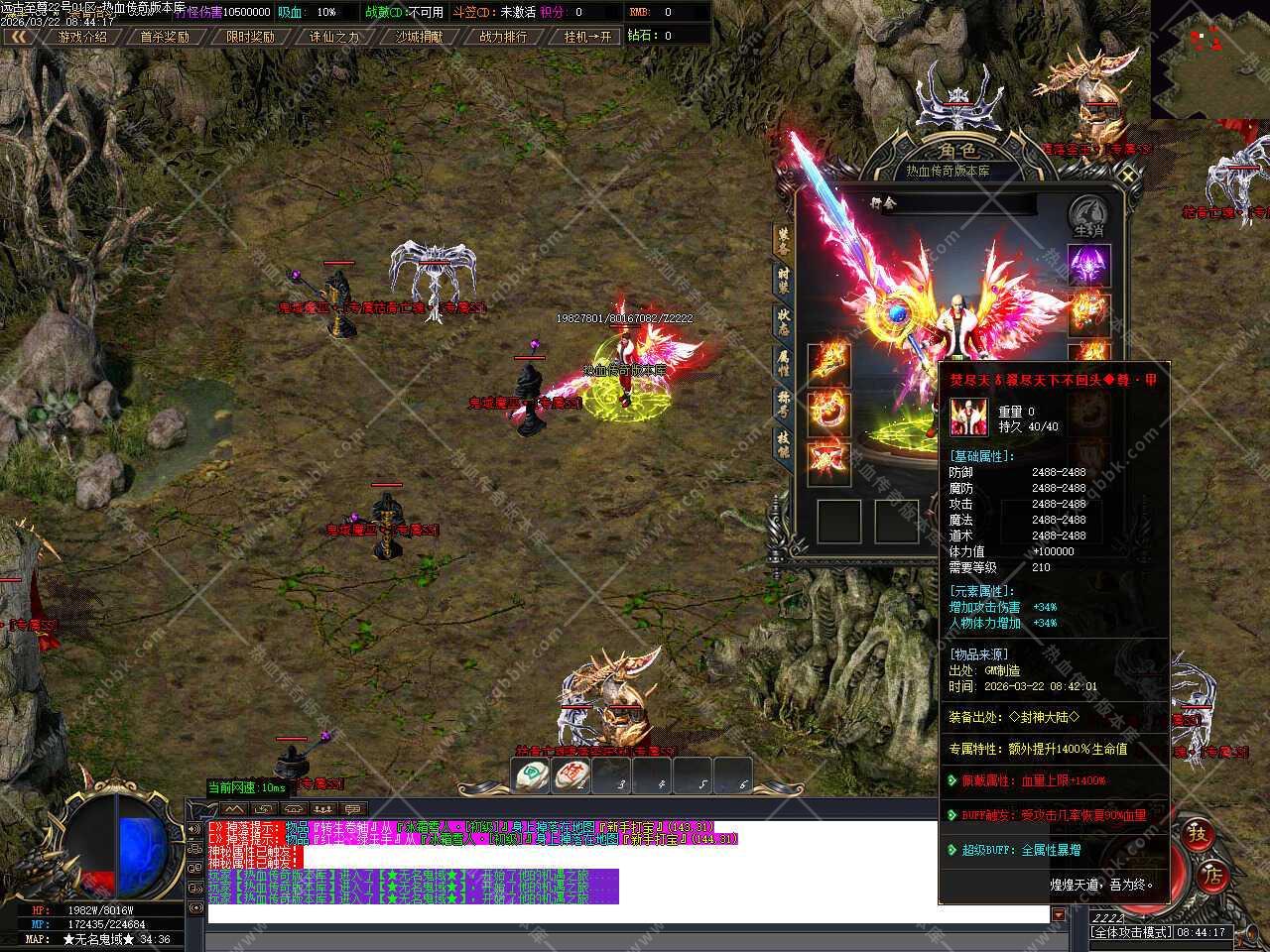Click the minimap in the top-right corner
The image size is (1270, 952).
point(1210,59)
